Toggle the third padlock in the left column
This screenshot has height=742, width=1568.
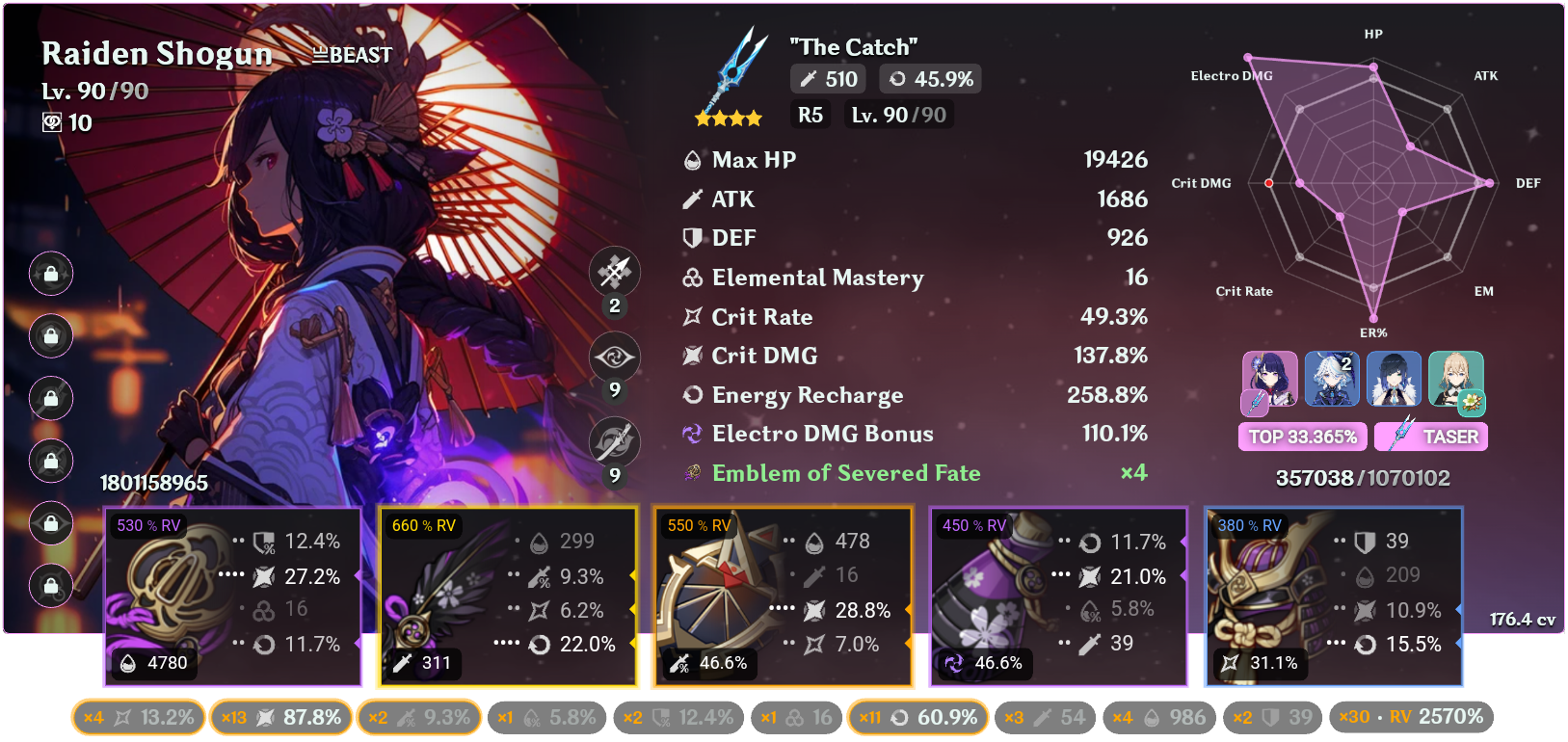(50, 398)
